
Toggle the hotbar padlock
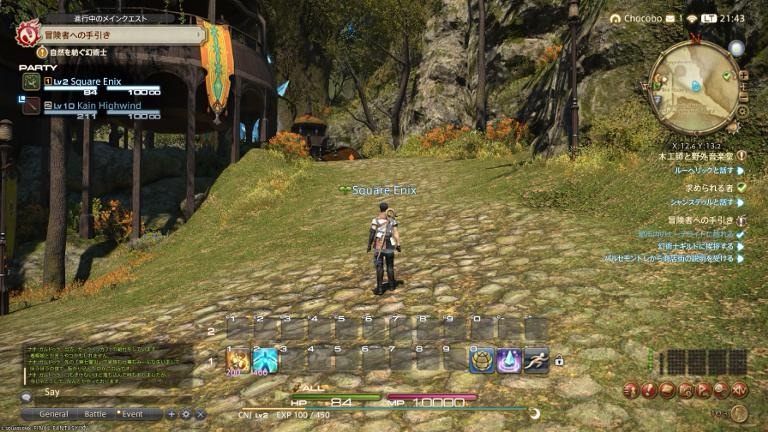(558, 361)
